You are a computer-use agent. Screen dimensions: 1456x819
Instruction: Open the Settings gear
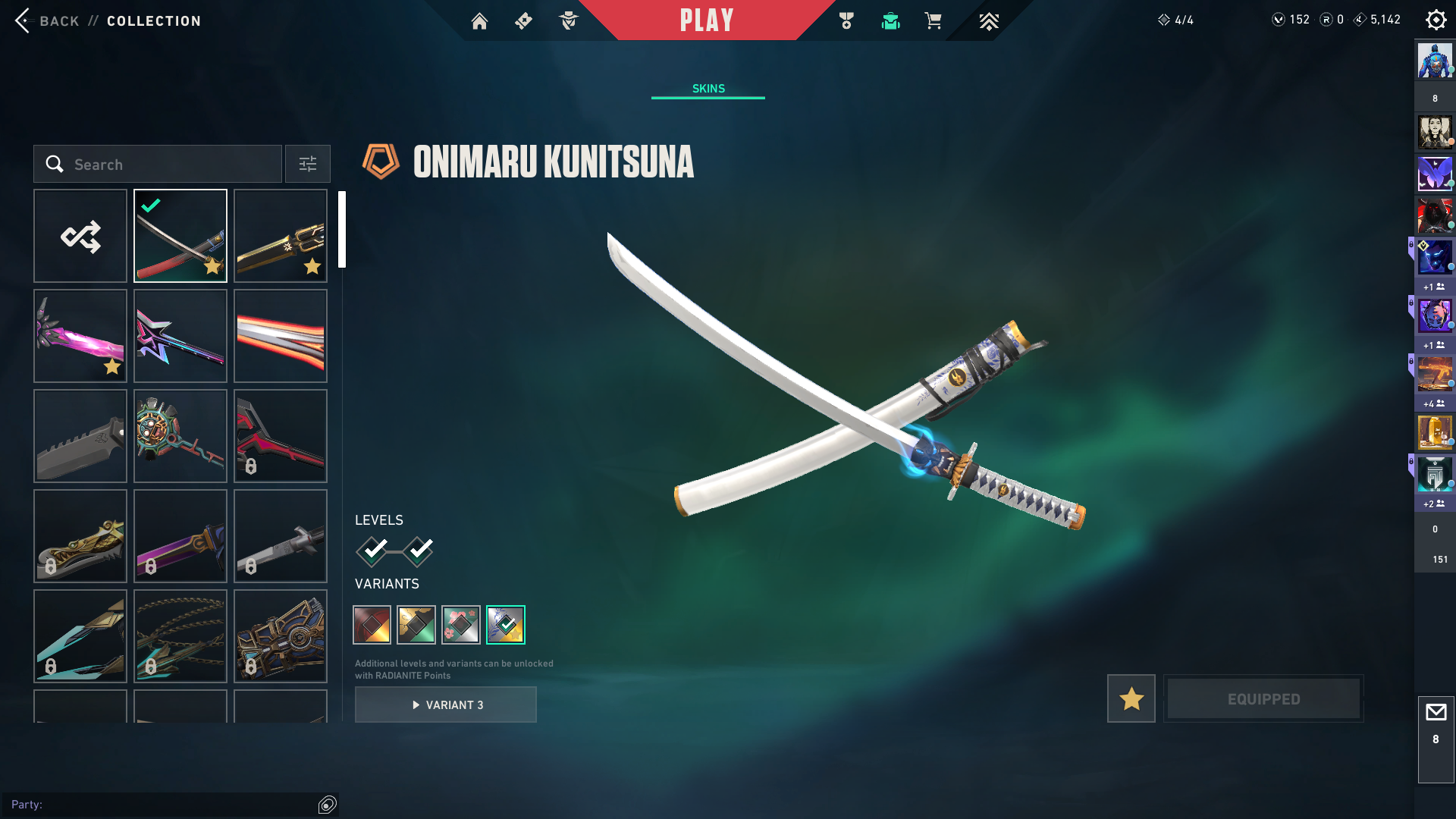pyautogui.click(x=1436, y=20)
